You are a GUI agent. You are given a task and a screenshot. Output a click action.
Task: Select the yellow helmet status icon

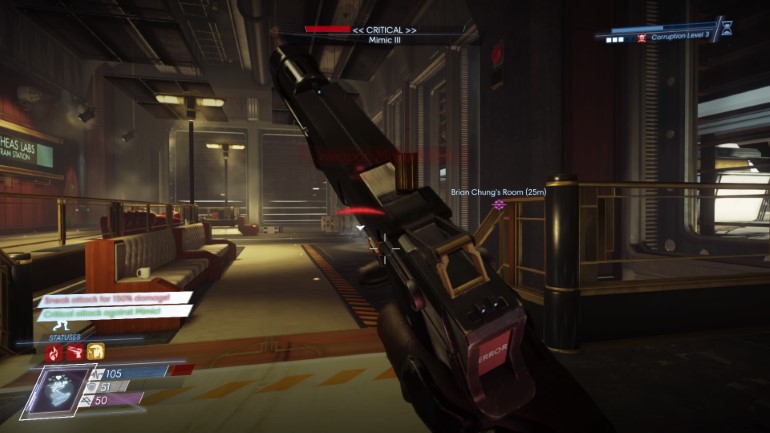tap(94, 352)
